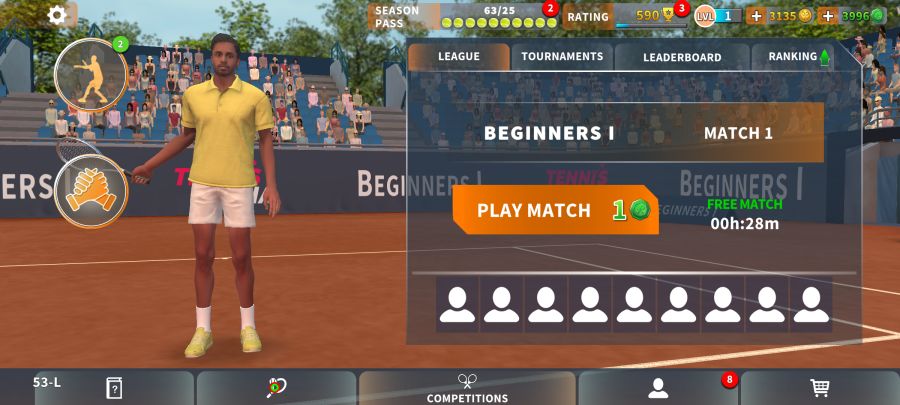Switch to the League tab

coord(458,57)
